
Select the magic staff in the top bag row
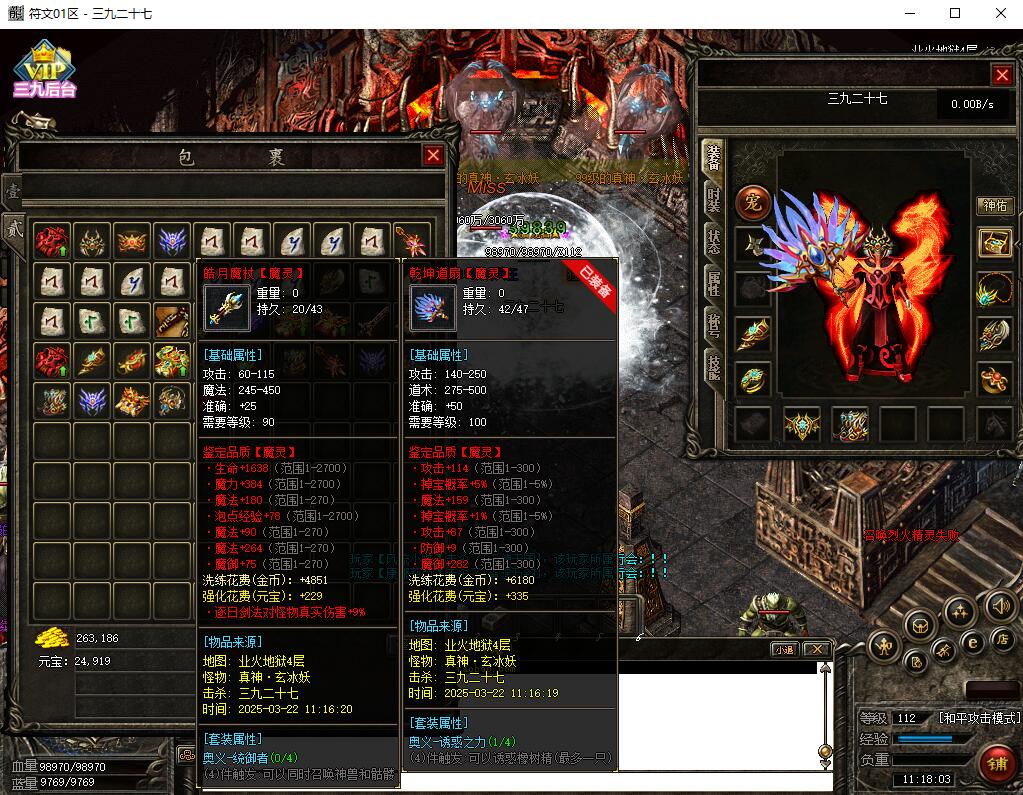[x=411, y=241]
